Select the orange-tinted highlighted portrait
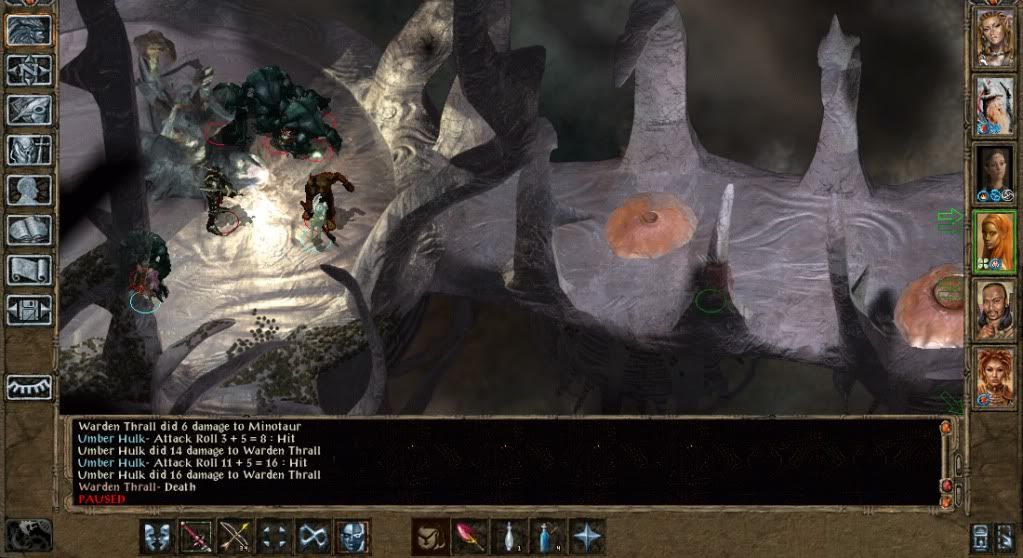This screenshot has height=558, width=1023. pyautogui.click(x=994, y=241)
